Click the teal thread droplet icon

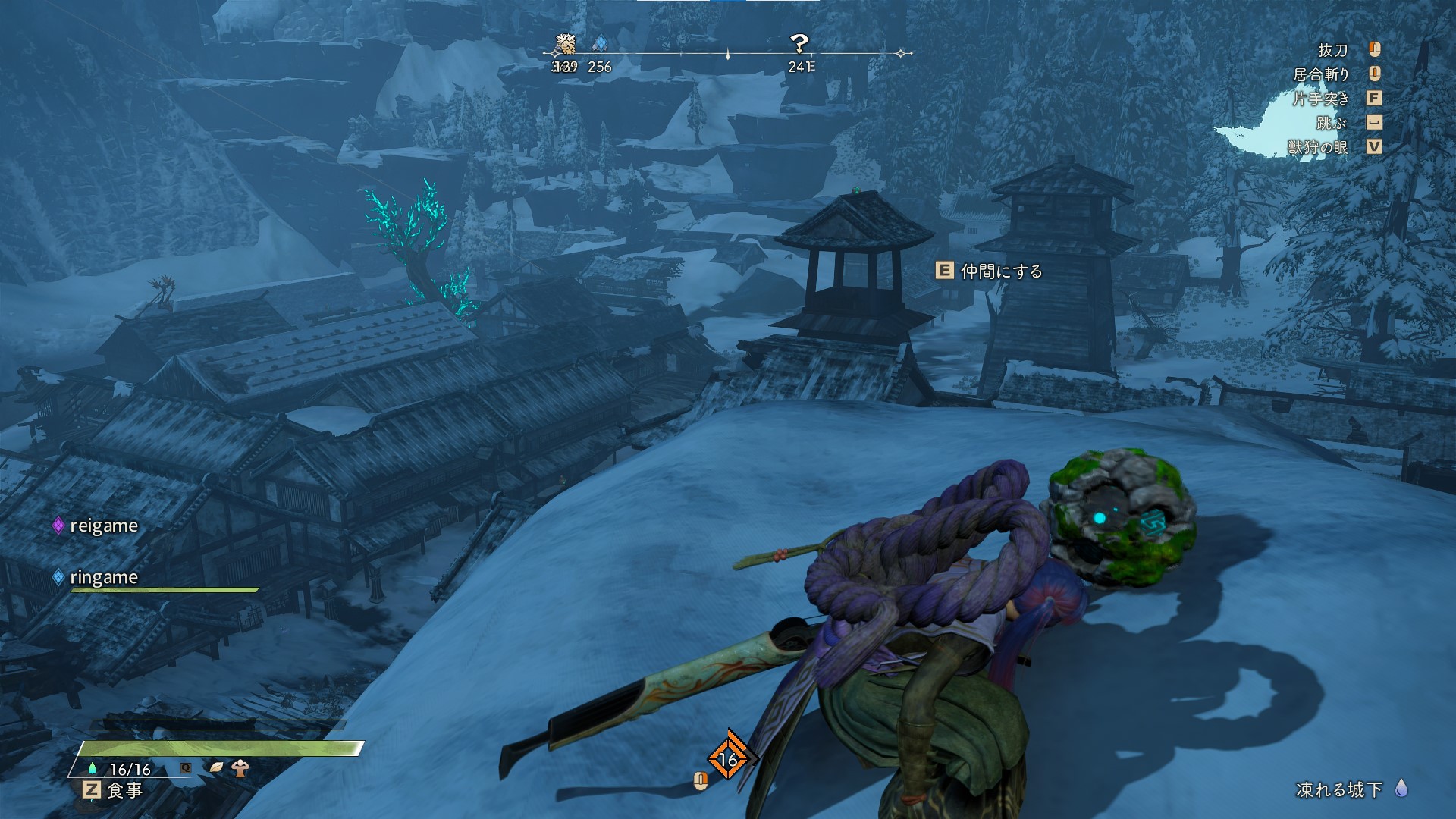[93, 768]
